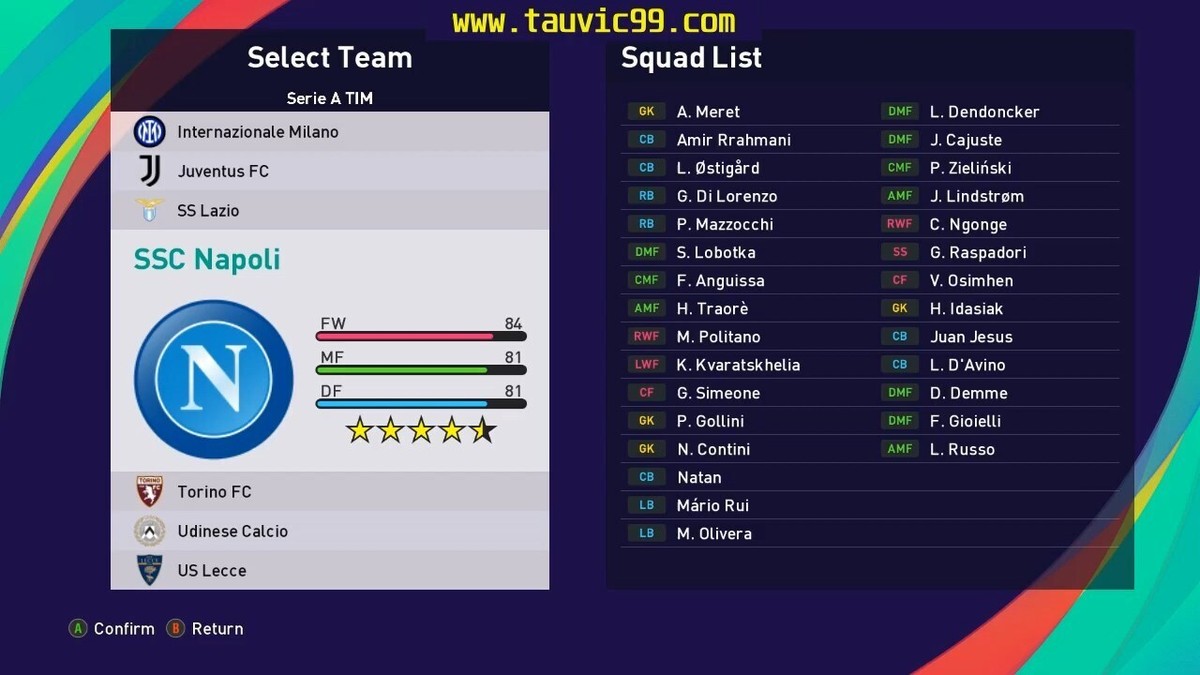This screenshot has height=675, width=1200.
Task: Select L. Russo squad row
Action: coord(962,450)
